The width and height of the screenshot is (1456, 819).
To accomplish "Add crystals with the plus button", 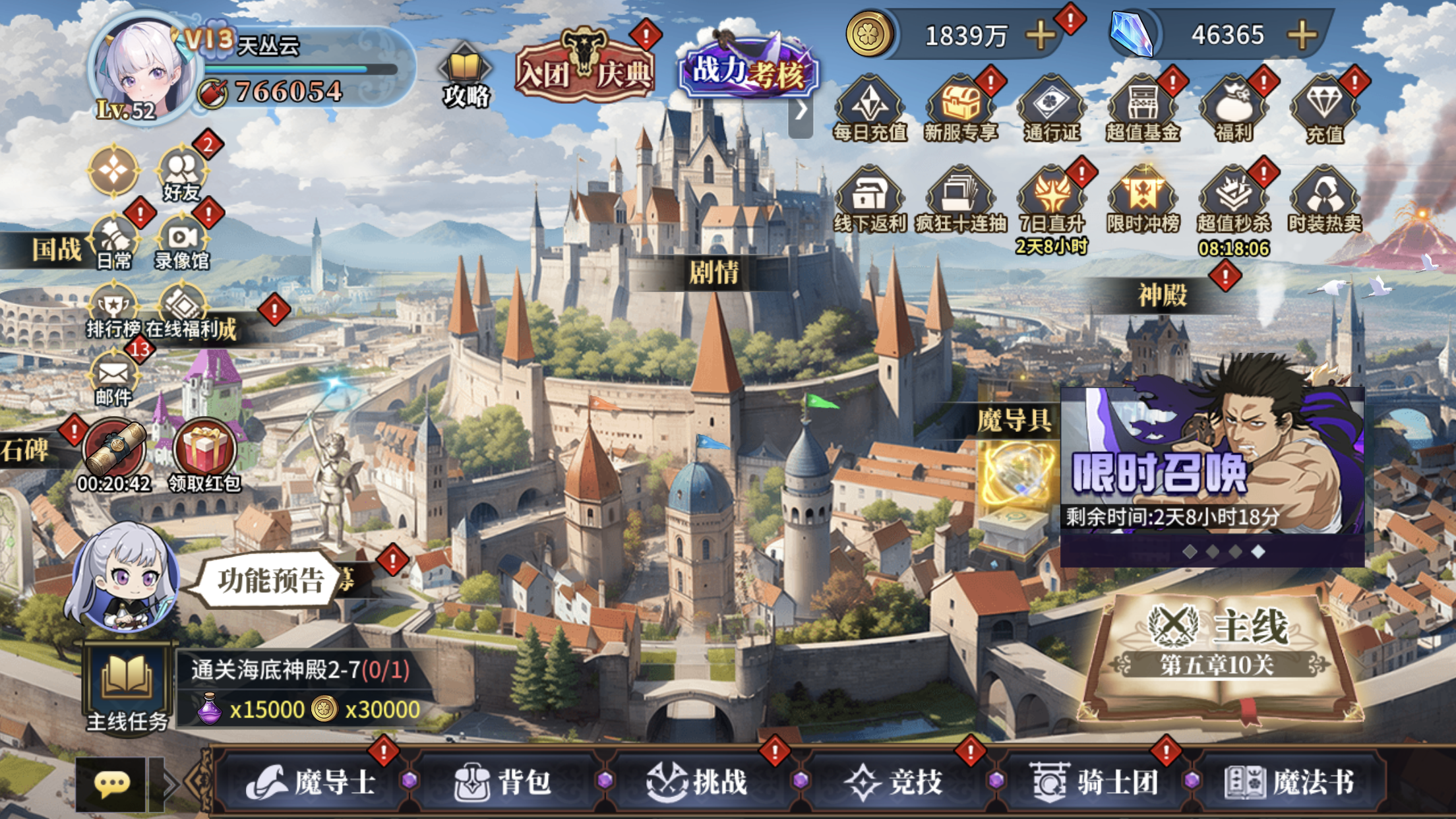I will [x=1302, y=35].
